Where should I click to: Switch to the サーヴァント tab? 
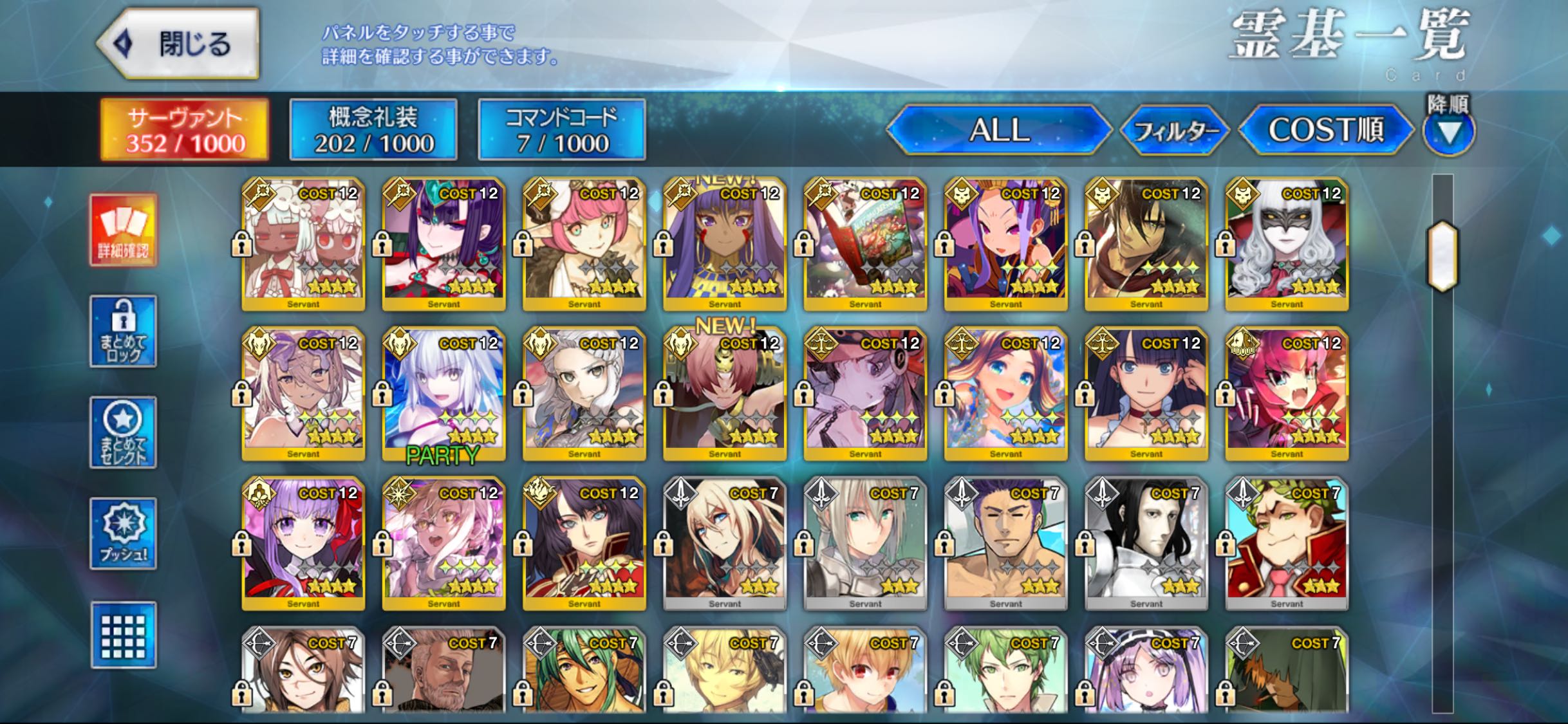(x=185, y=129)
